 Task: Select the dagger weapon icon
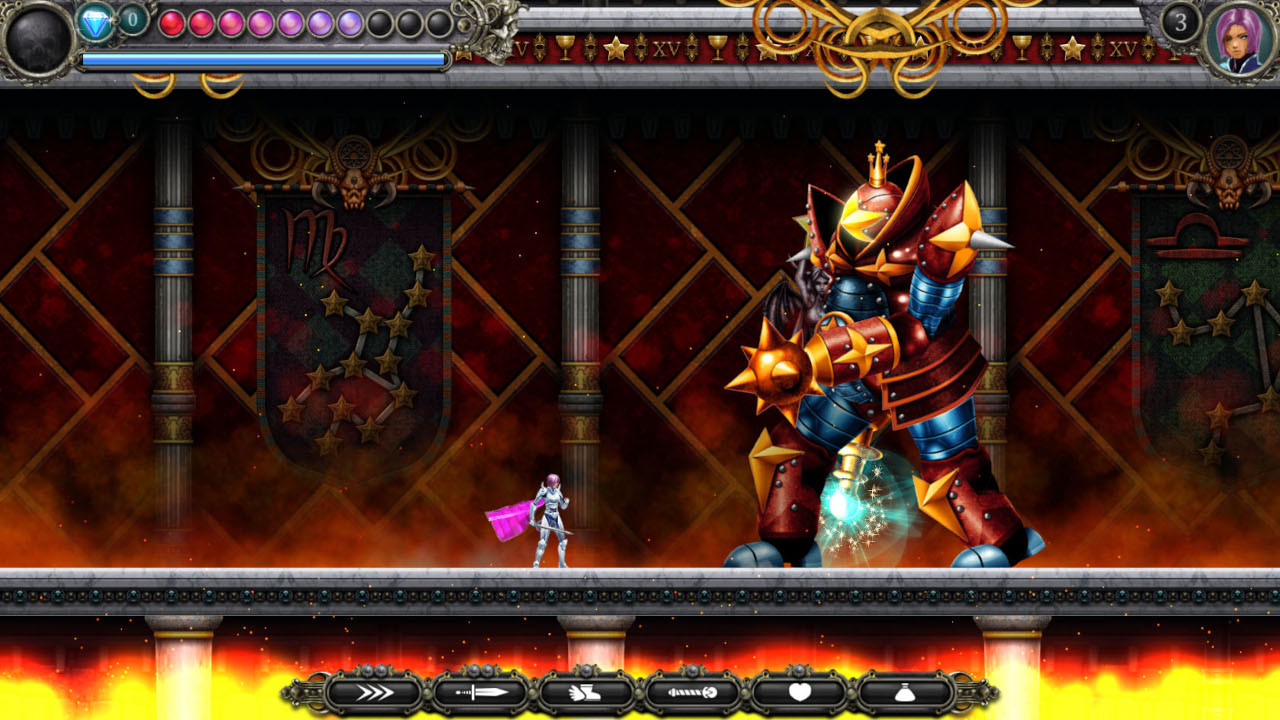(480, 690)
